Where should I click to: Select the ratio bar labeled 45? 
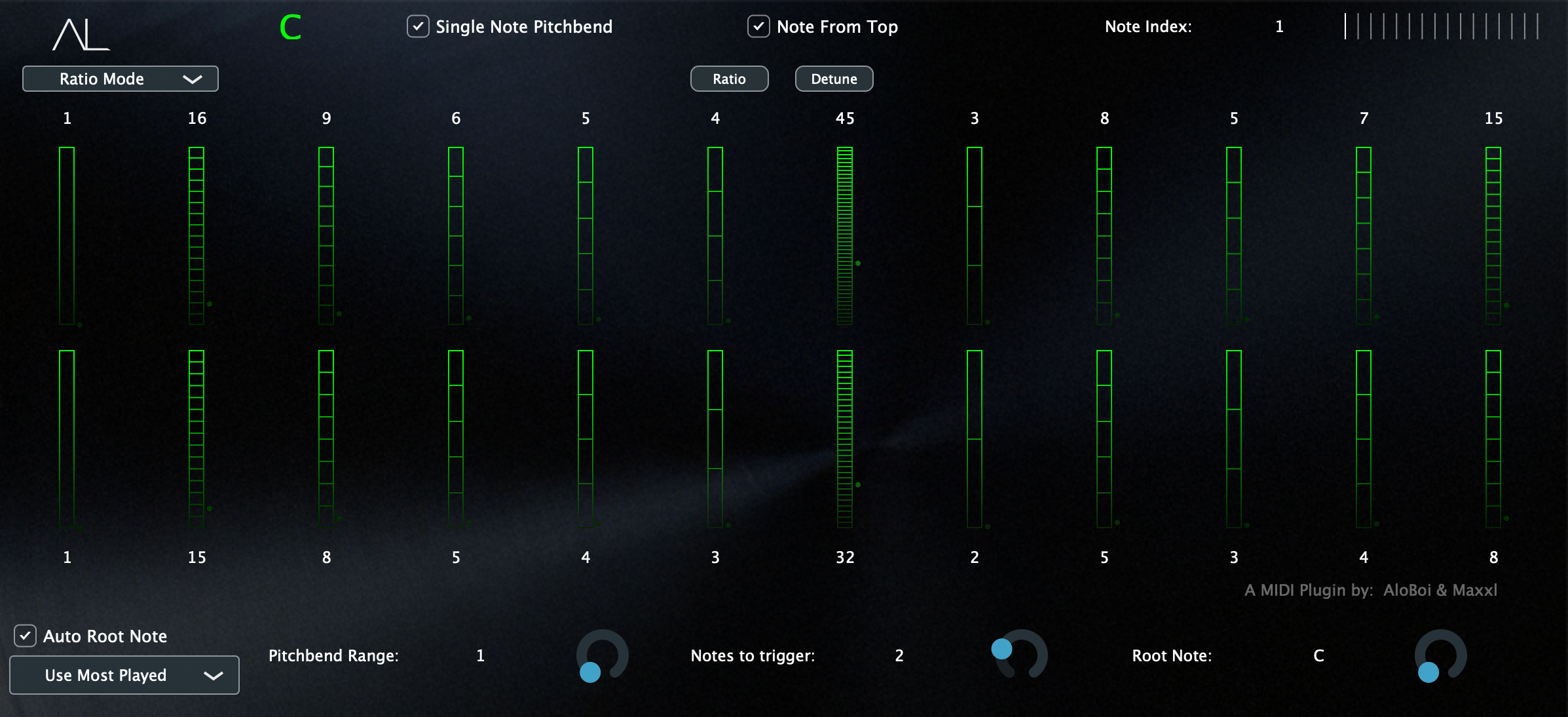coord(844,236)
